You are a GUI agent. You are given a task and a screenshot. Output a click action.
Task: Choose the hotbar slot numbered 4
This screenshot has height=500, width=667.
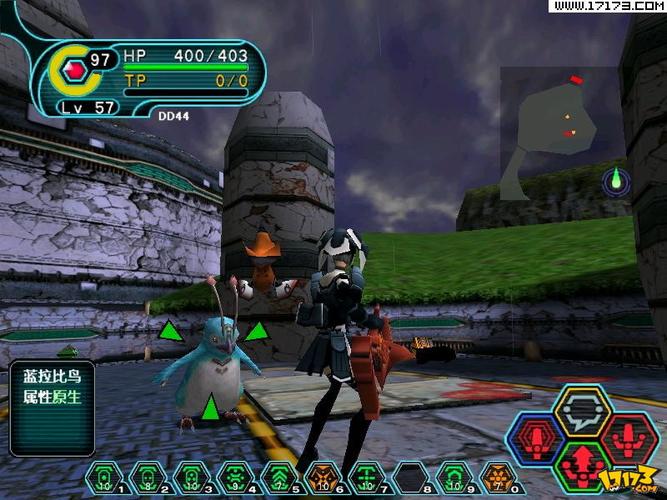point(234,476)
